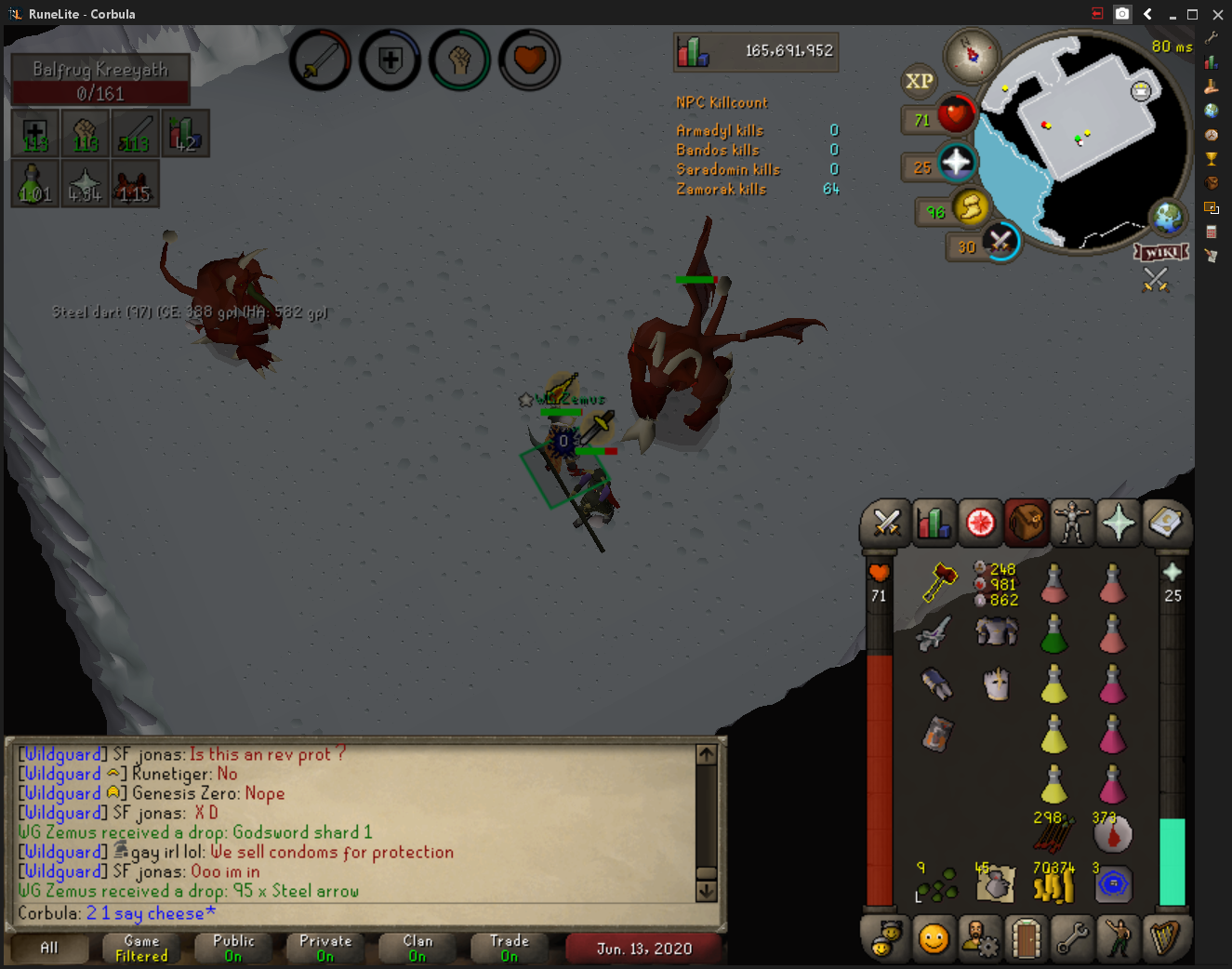1232x969 pixels.
Task: Activate the special attack orb
Action: [x=1000, y=243]
